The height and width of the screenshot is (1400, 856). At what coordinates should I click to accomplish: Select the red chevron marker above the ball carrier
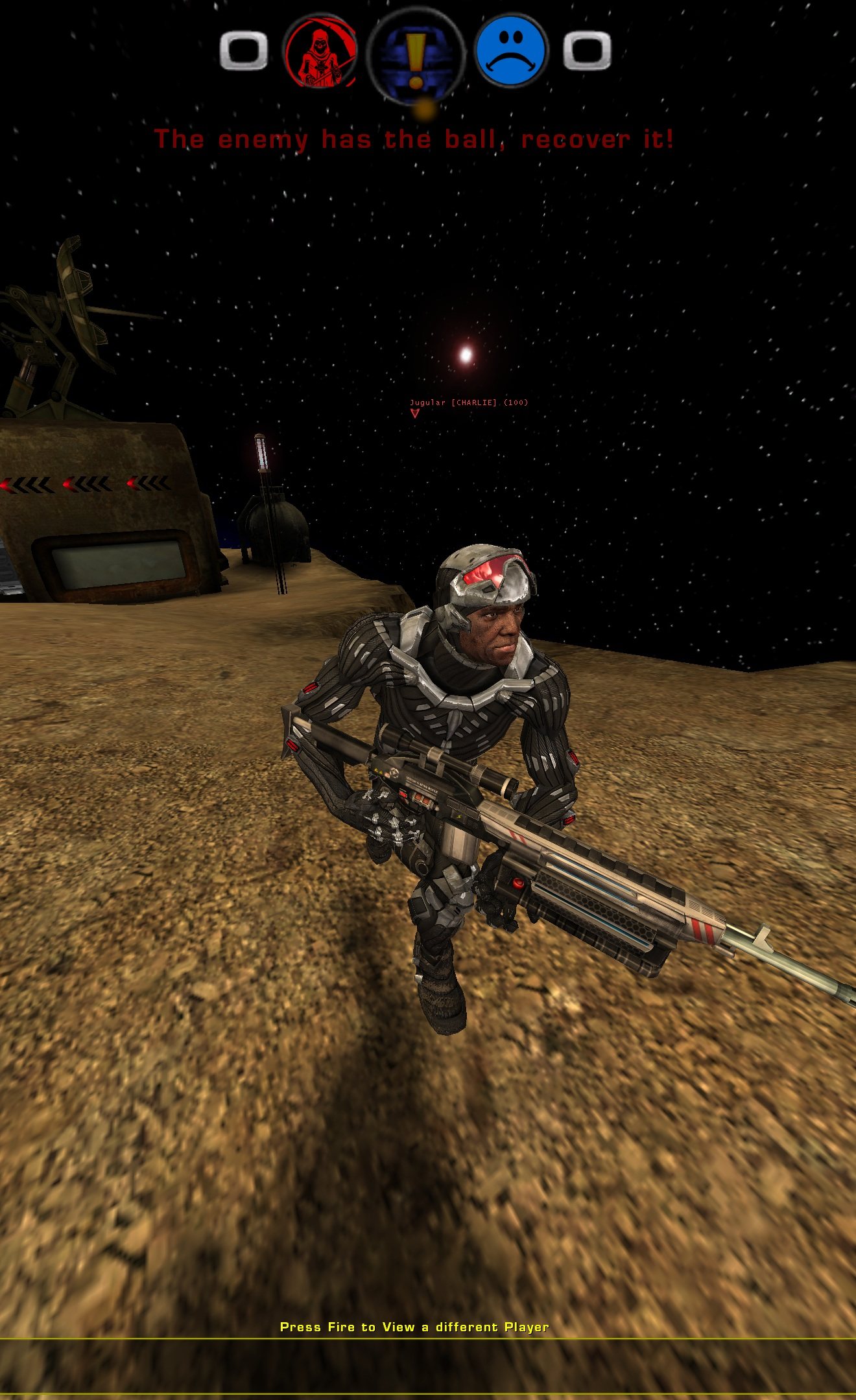415,412
